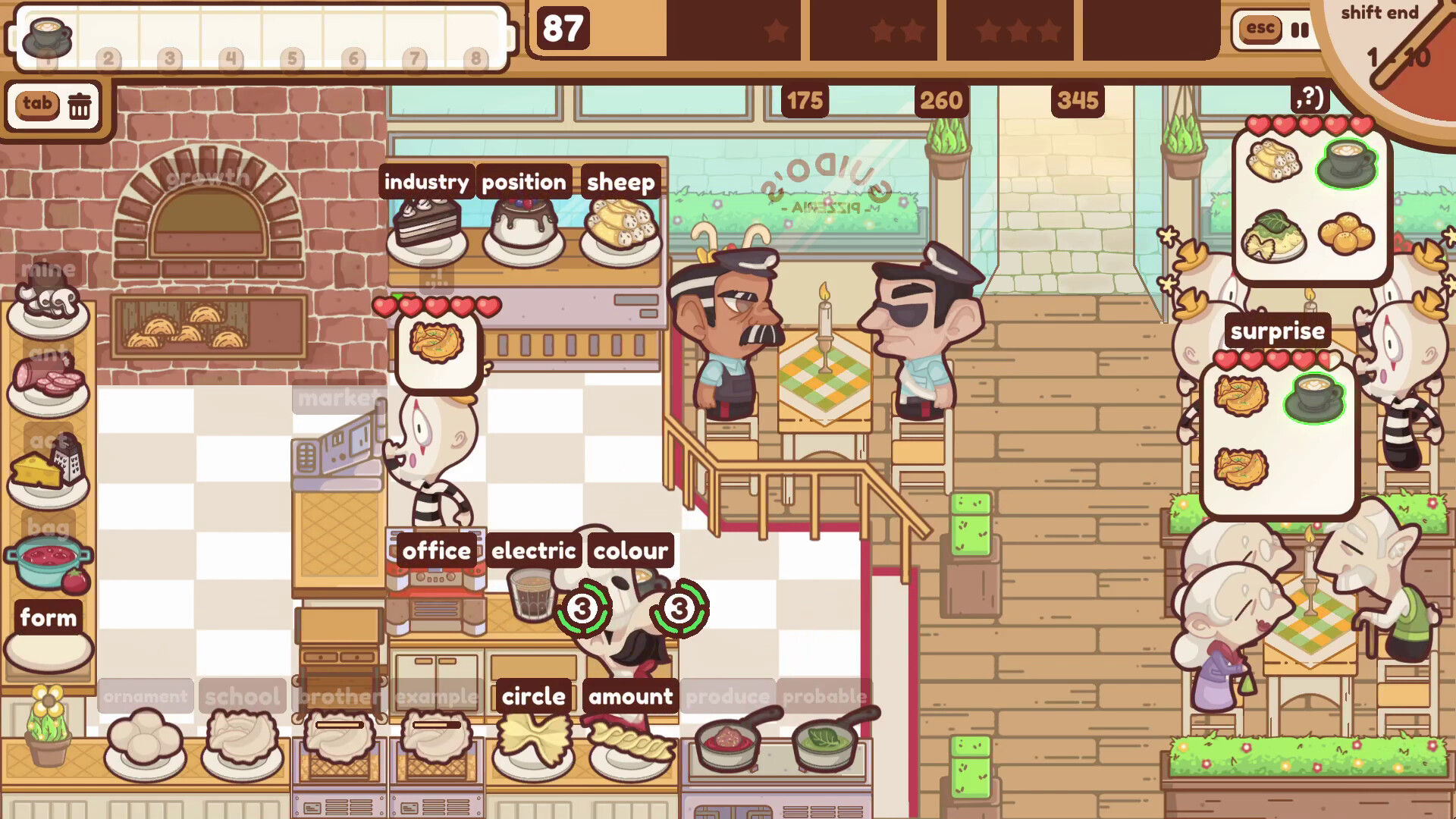Choose the cheese and grater labeled "act"
Screen dimensions: 1456x819
pos(47,470)
